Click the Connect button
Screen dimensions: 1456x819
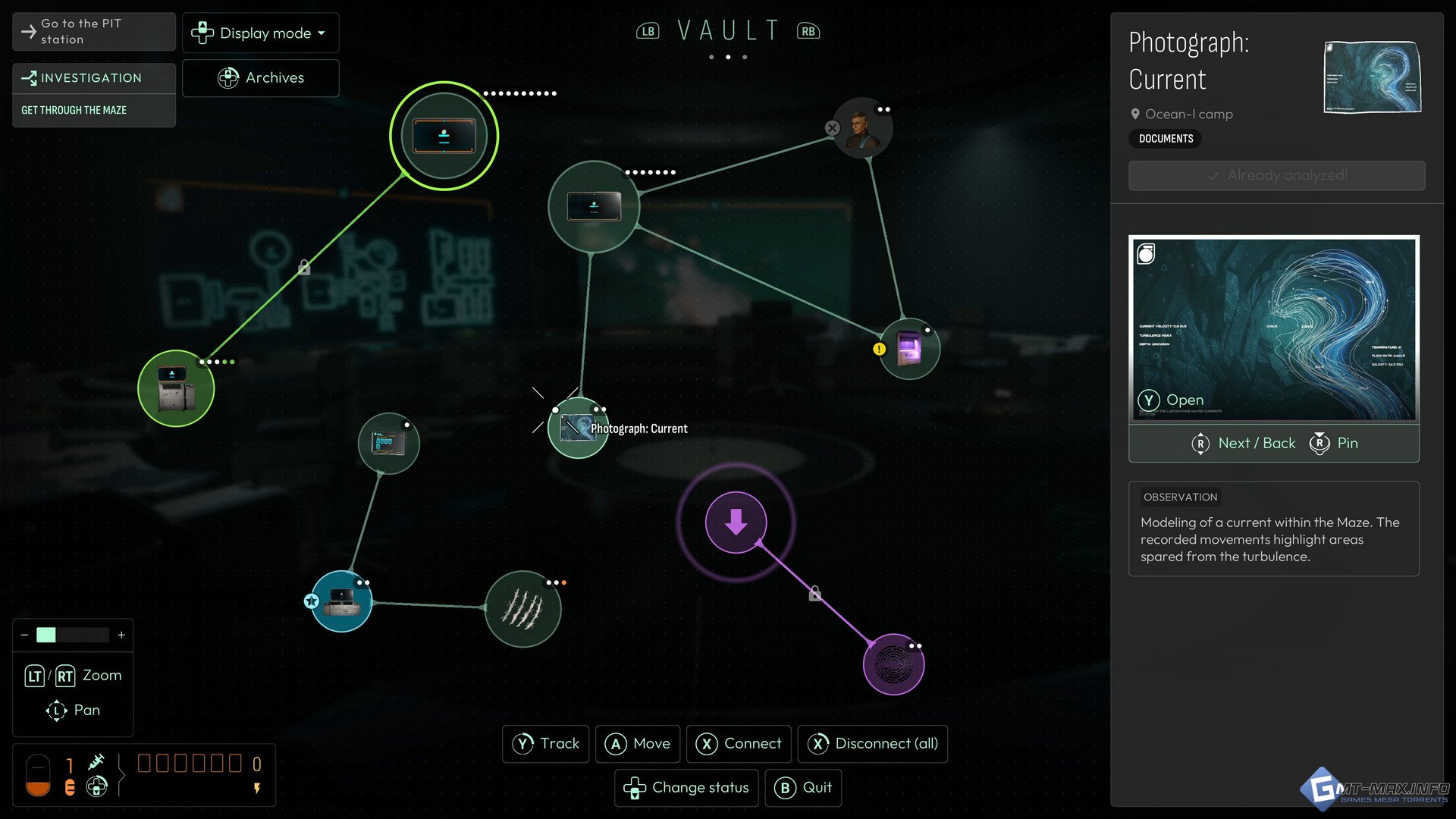pos(739,744)
